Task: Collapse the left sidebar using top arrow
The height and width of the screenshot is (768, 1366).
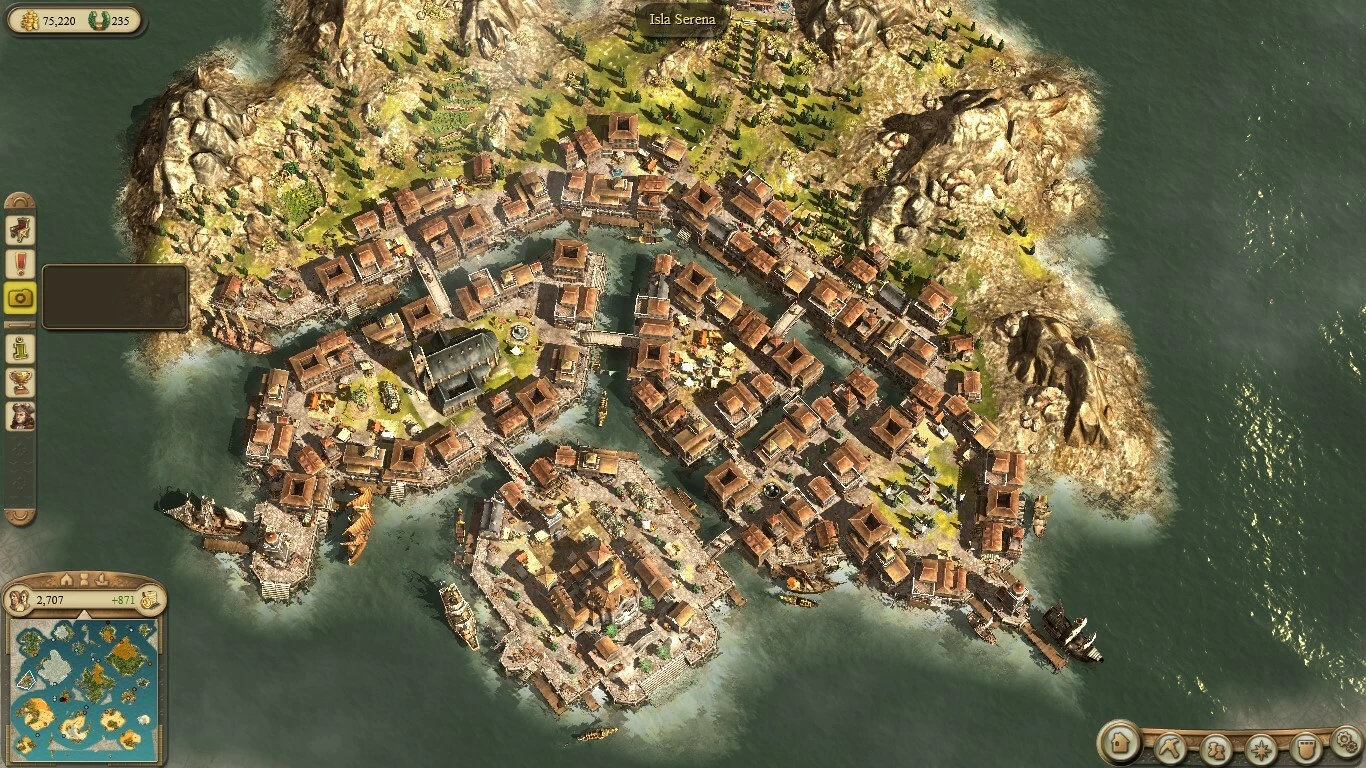Action: pyautogui.click(x=20, y=200)
